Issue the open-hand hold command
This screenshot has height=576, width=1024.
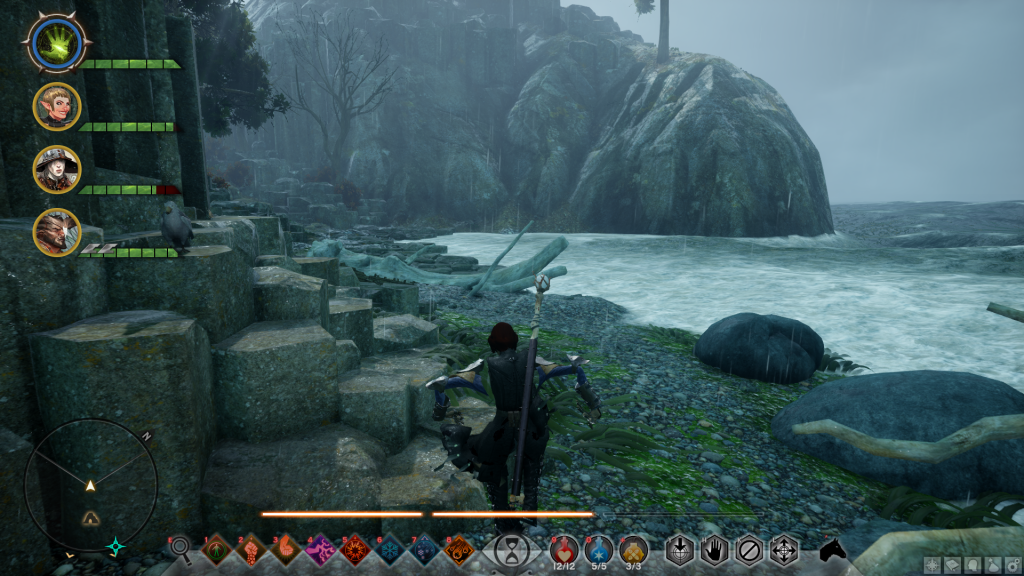pyautogui.click(x=714, y=550)
